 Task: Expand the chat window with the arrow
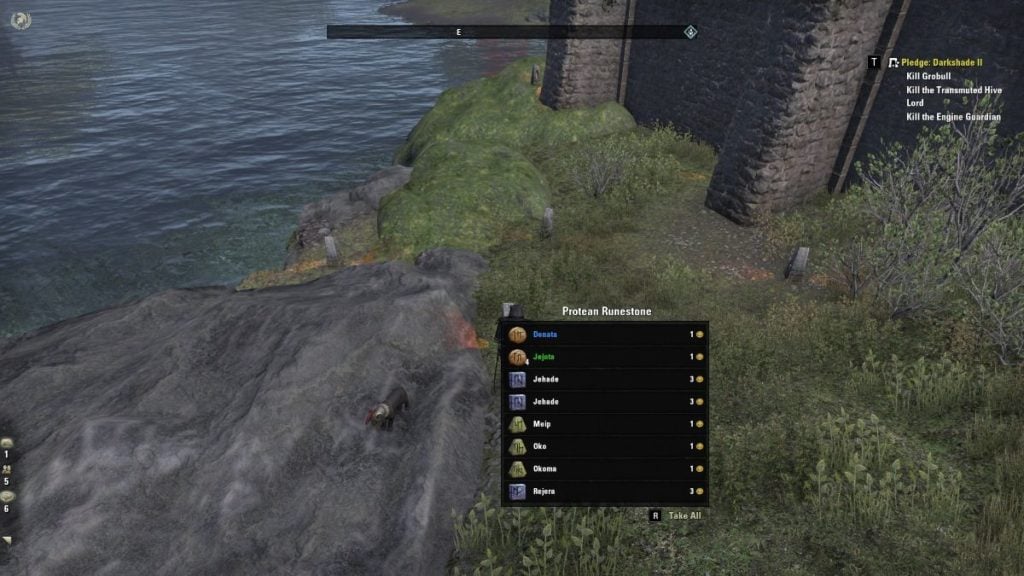7,540
